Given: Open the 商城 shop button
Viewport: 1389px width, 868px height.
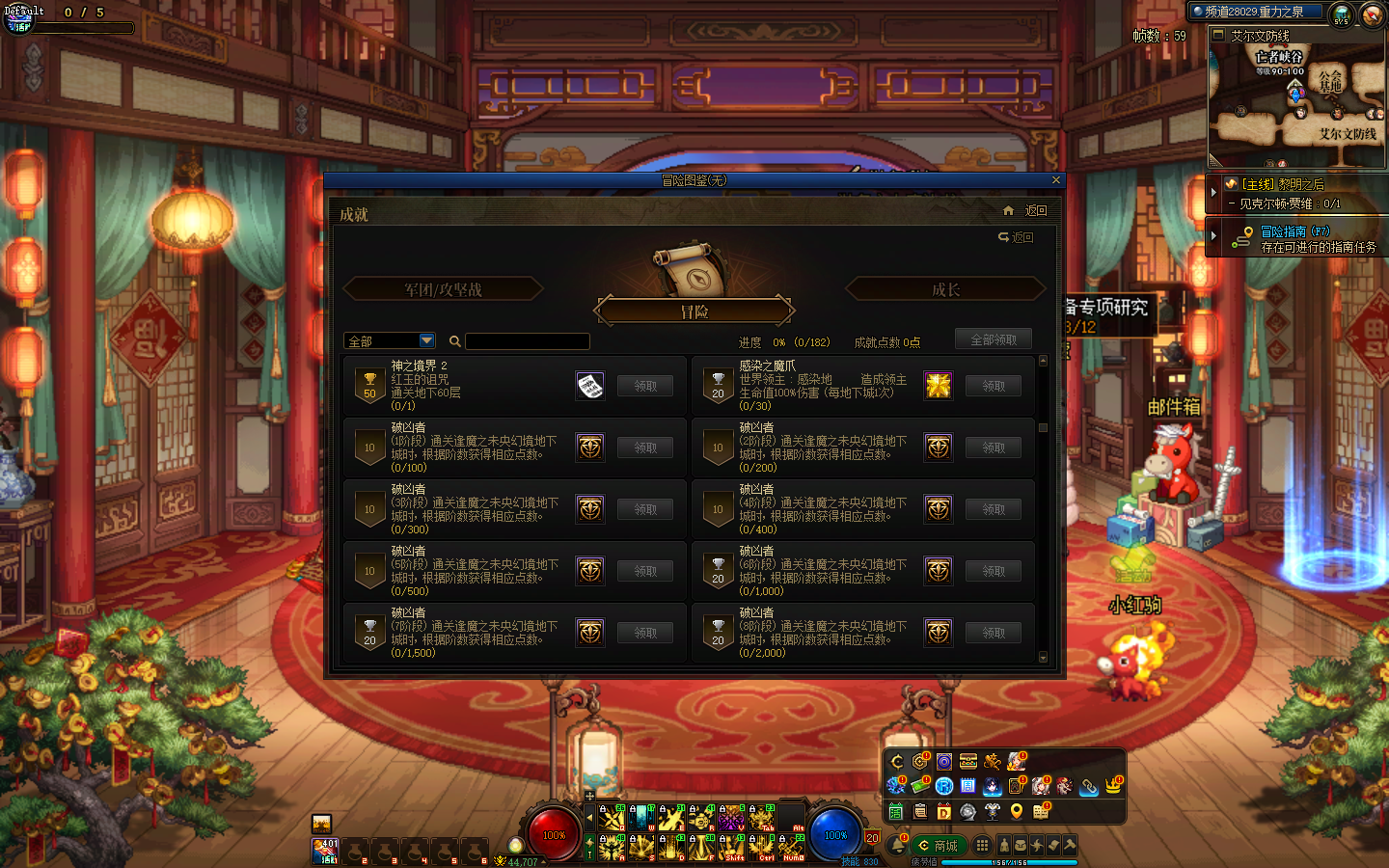Looking at the screenshot, I should (939, 846).
